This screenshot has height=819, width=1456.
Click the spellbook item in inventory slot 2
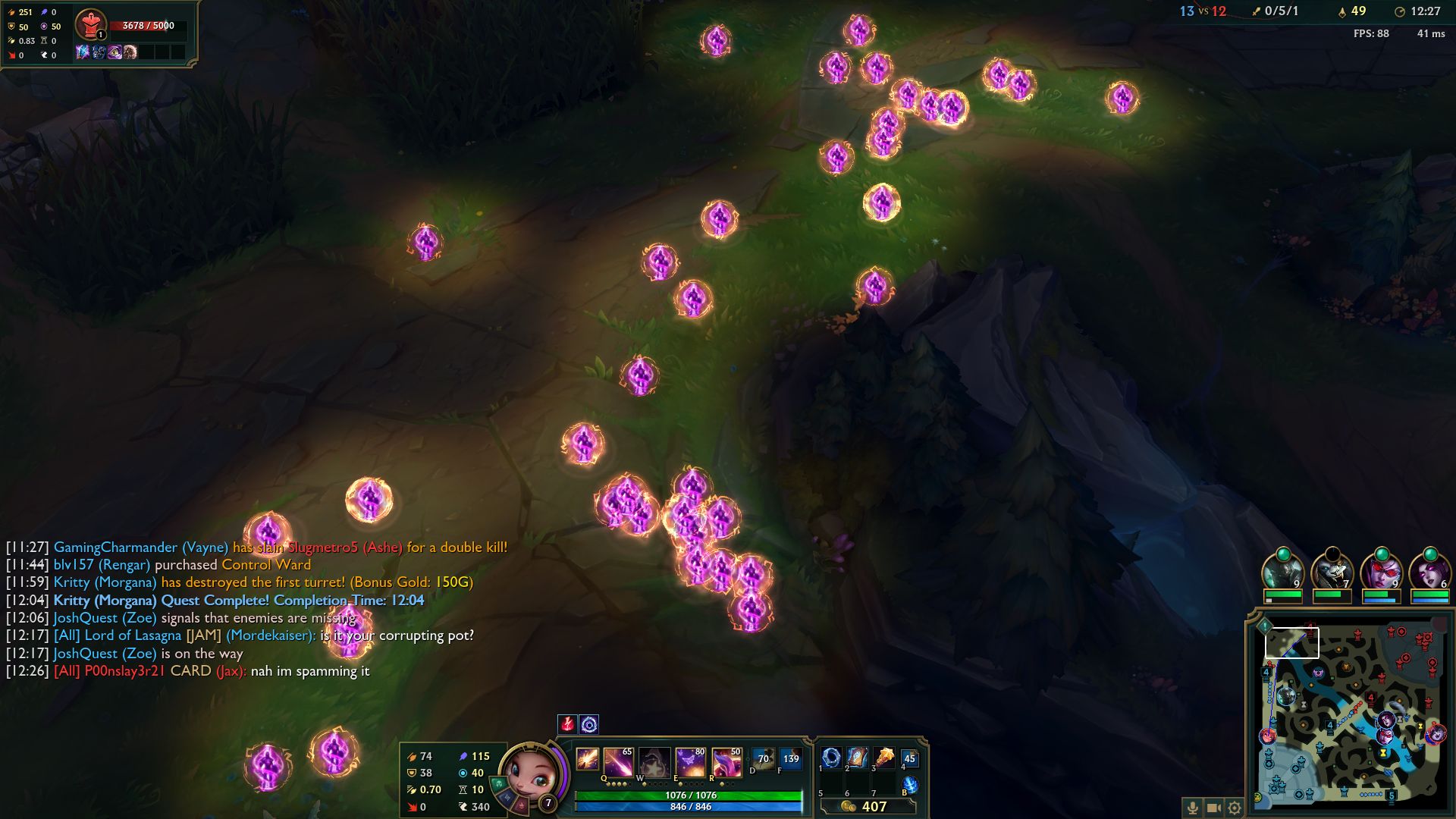(857, 758)
